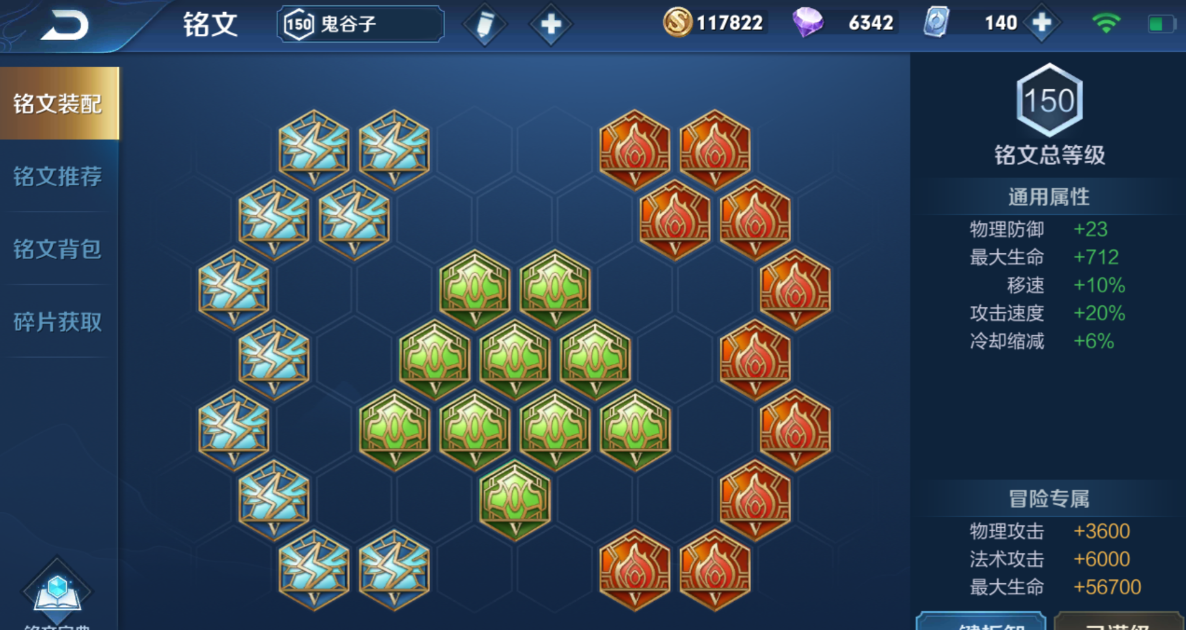Select the 铭文装配 tab
The width and height of the screenshot is (1186, 630).
[x=58, y=104]
